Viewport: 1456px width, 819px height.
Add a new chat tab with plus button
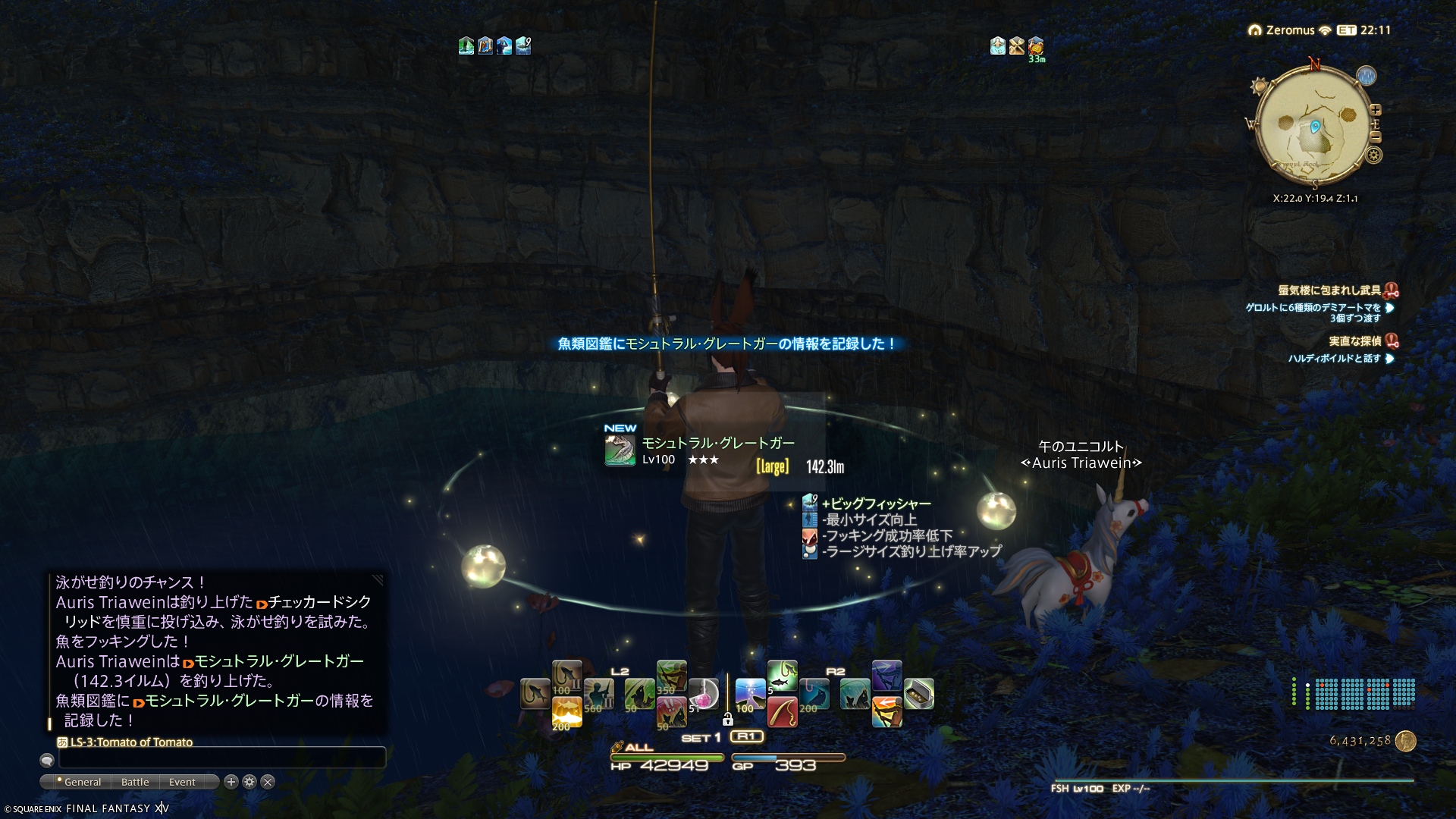pyautogui.click(x=231, y=782)
